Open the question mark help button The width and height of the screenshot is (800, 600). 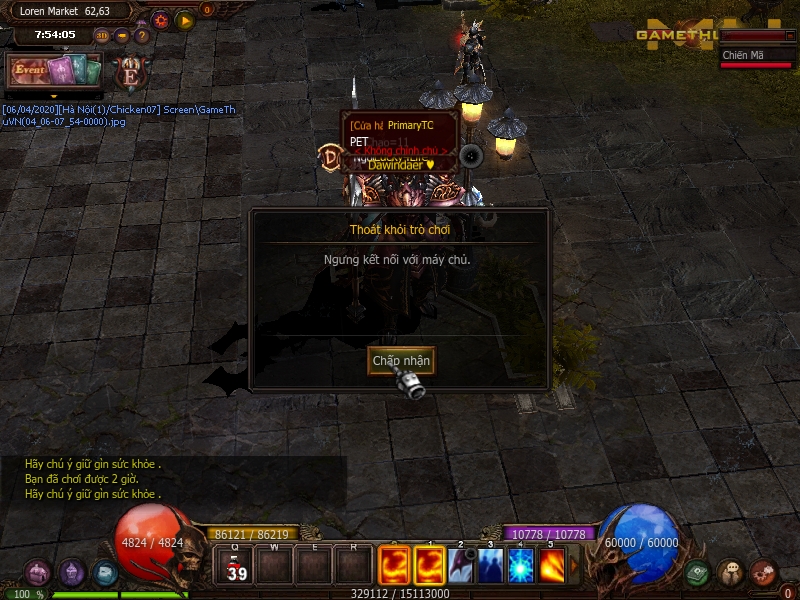(142, 36)
